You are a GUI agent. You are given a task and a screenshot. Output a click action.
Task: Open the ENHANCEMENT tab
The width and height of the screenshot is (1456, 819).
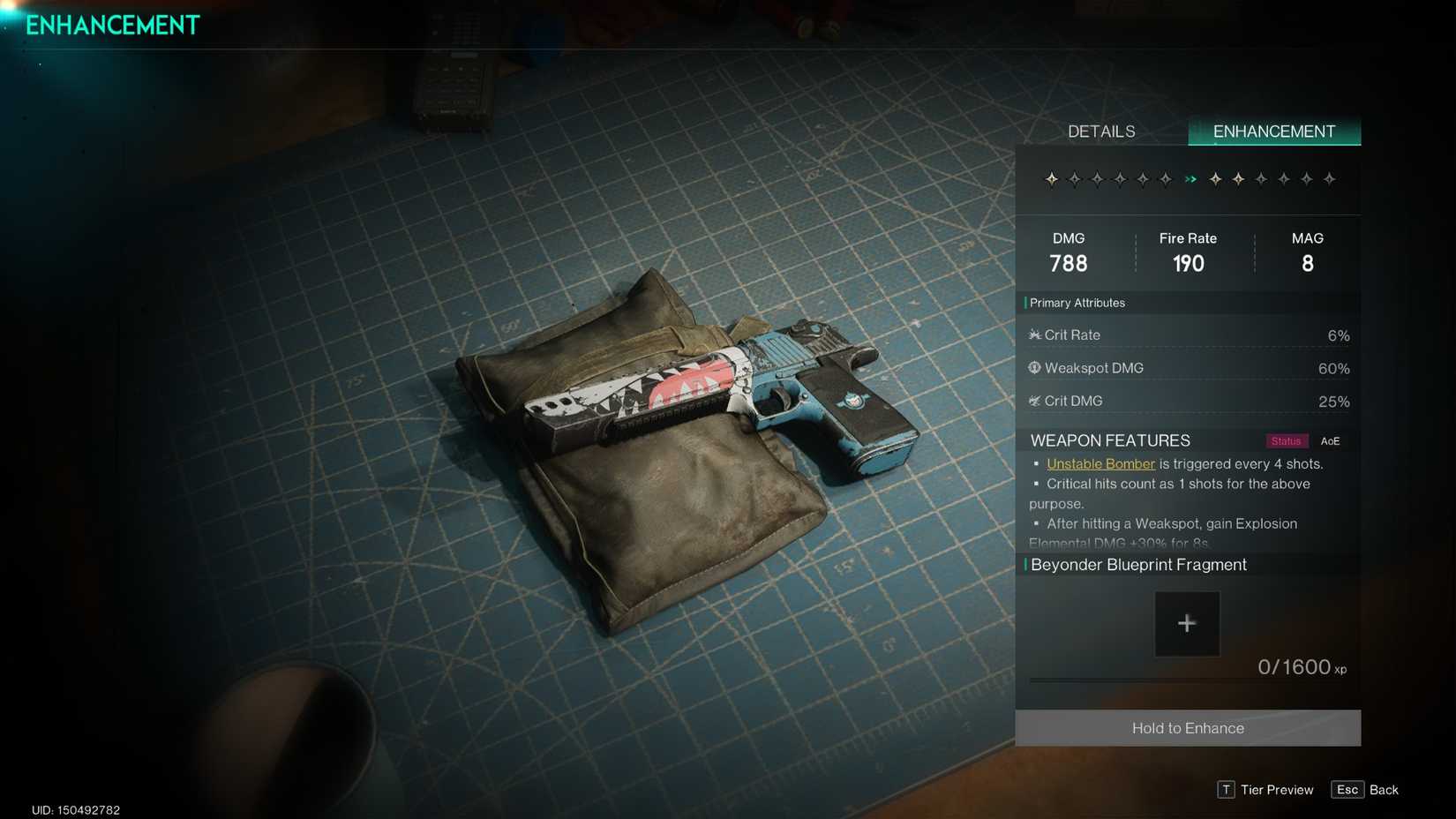[1274, 131]
